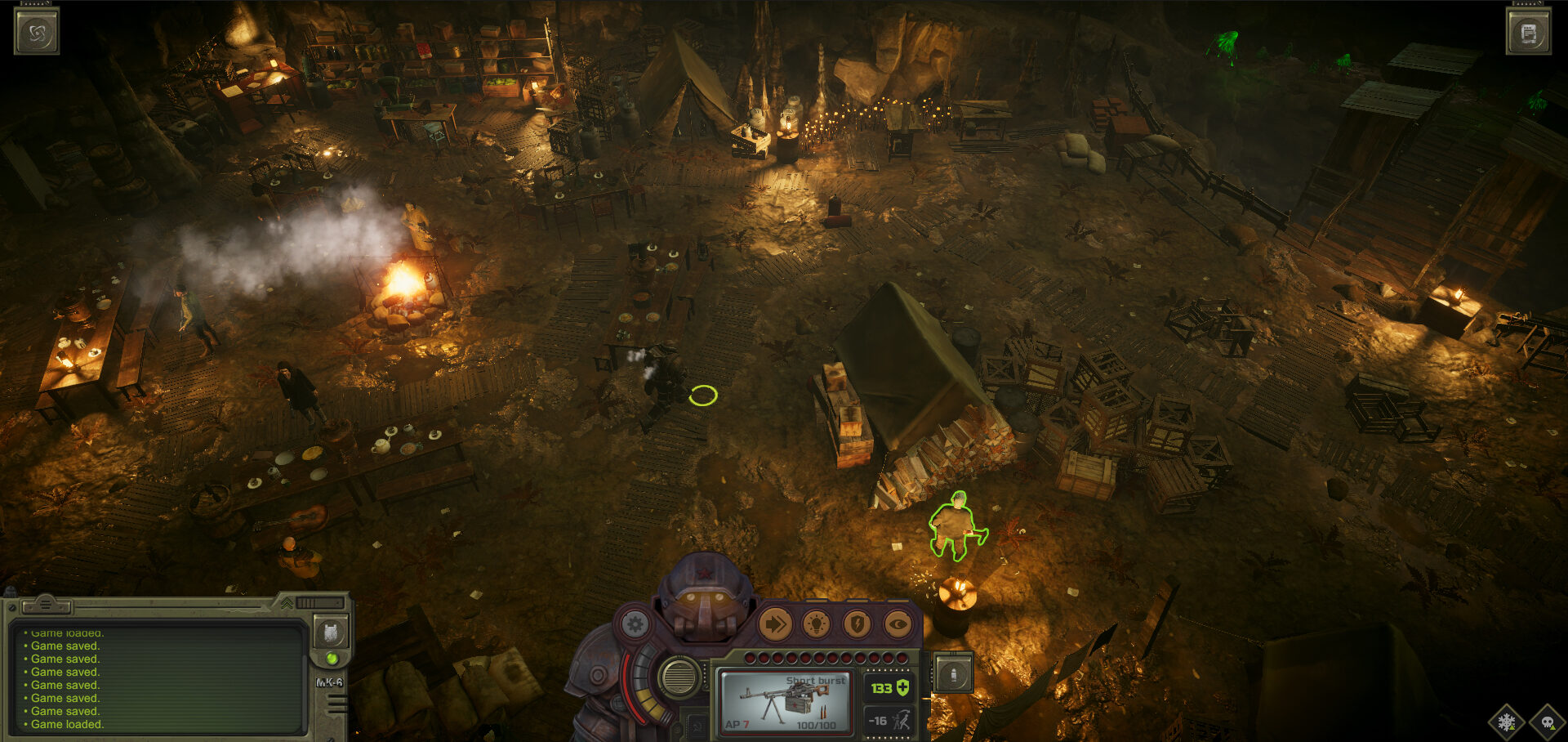1568x742 pixels.
Task: Expand the message log with the chevron arrows
Action: pyautogui.click(x=287, y=603)
